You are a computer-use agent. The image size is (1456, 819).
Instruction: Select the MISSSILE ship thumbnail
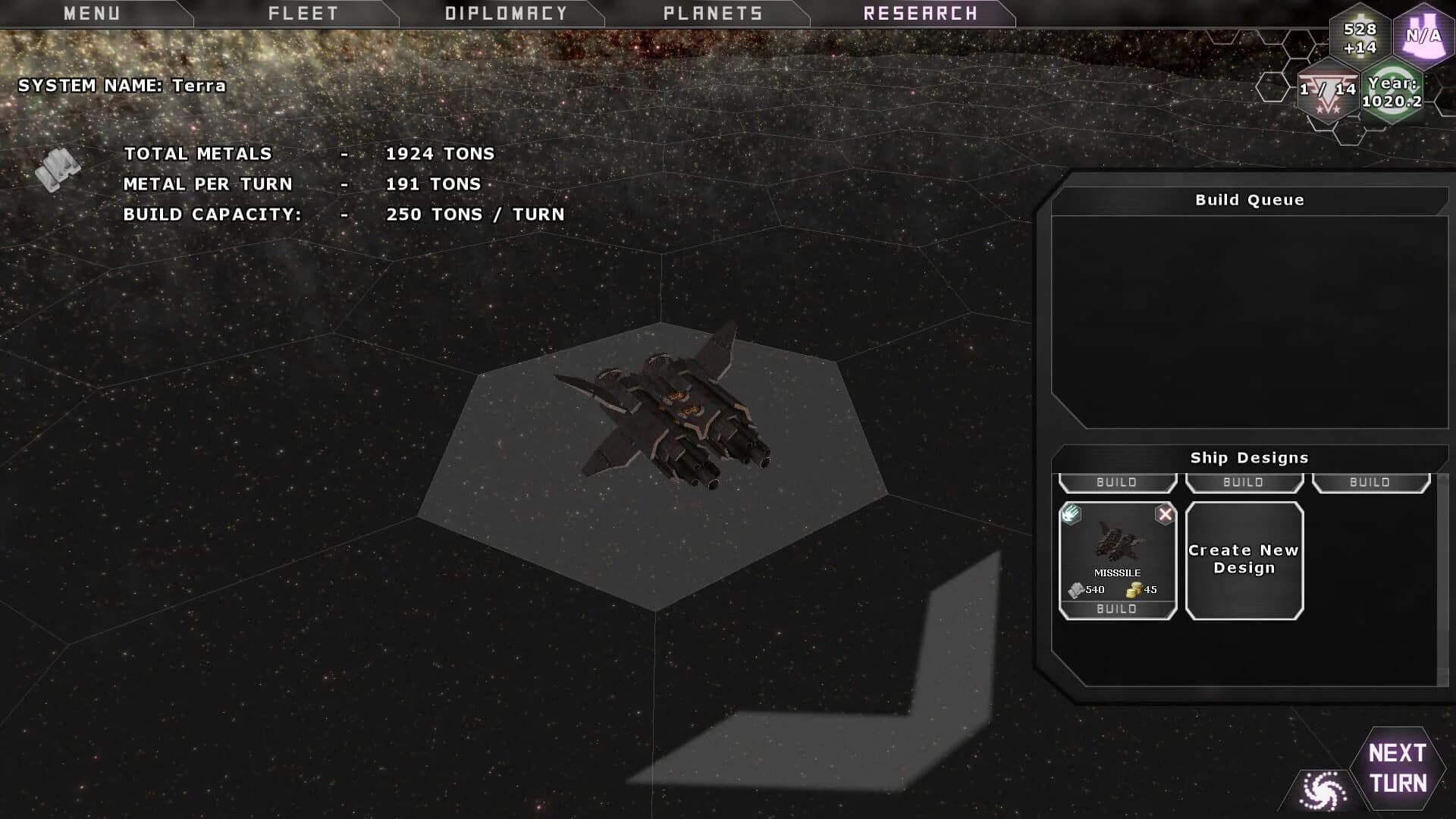click(x=1116, y=544)
